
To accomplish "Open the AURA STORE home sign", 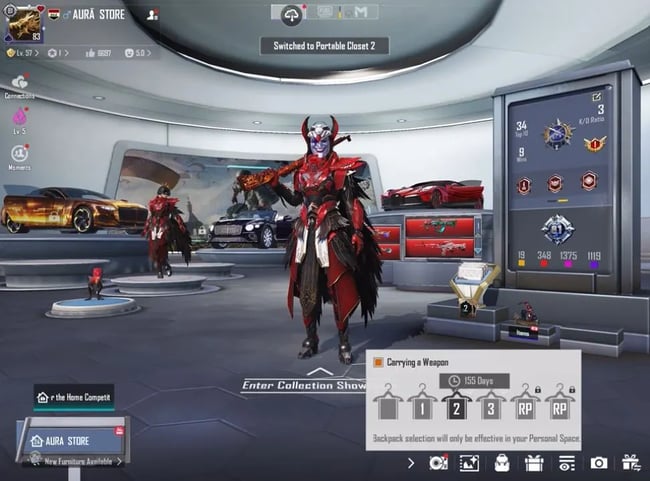I will point(70,440).
